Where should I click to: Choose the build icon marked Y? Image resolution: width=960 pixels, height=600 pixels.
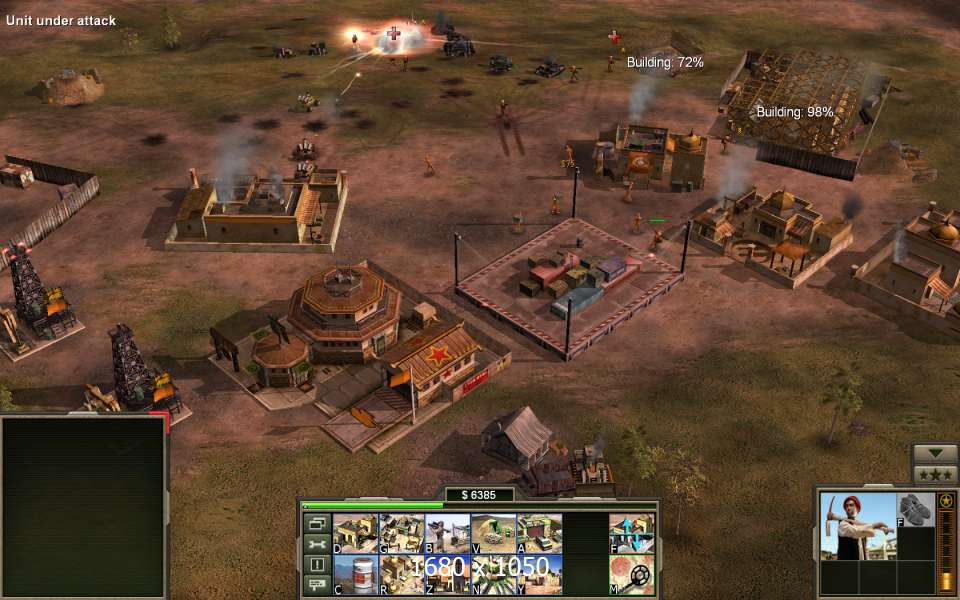[x=539, y=574]
